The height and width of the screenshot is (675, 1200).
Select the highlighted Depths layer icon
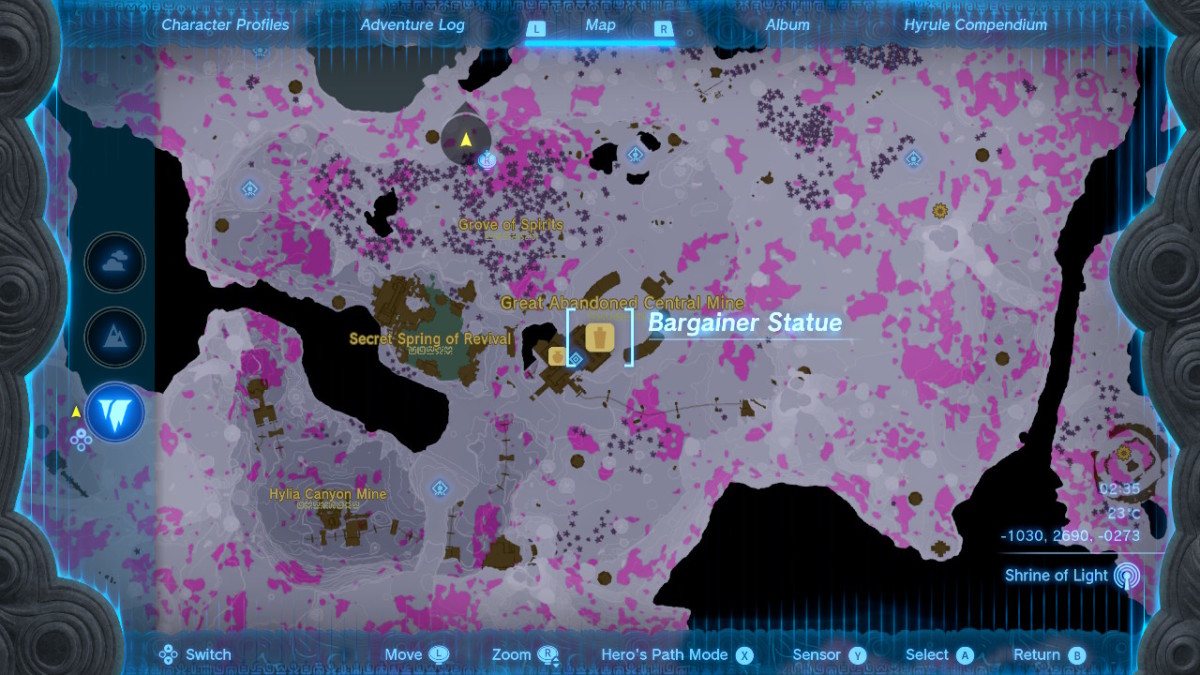[x=115, y=413]
